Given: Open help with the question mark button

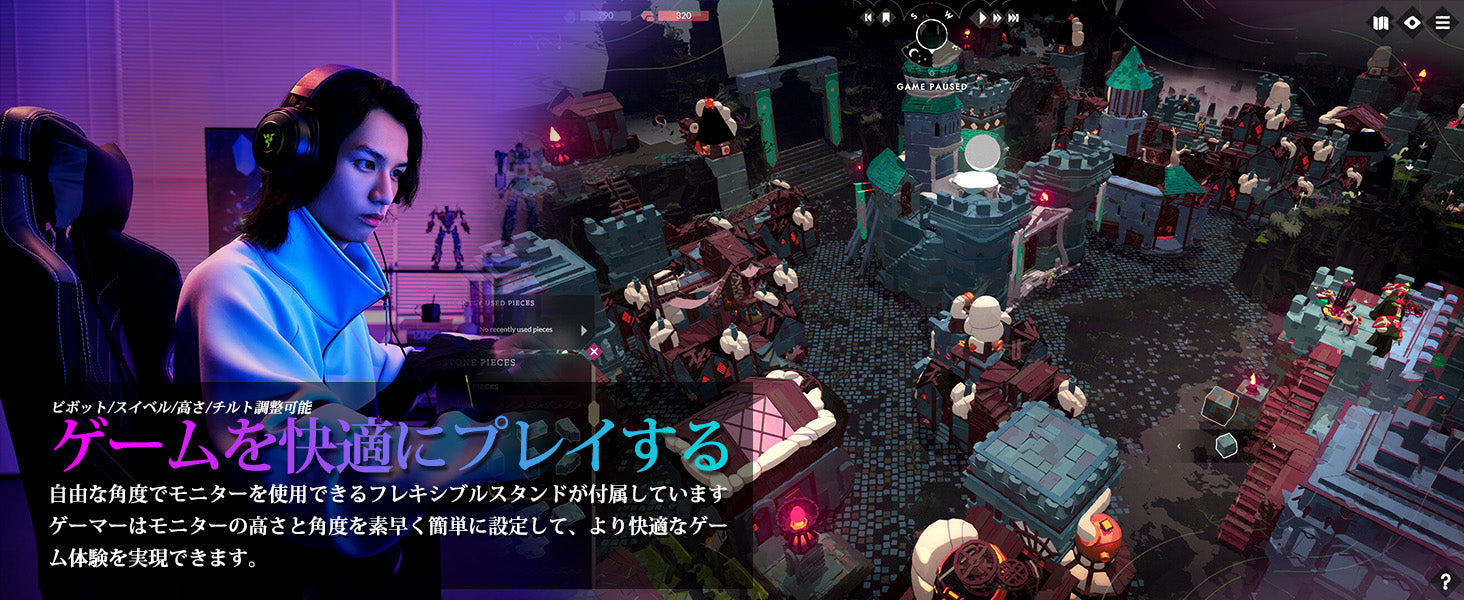Looking at the screenshot, I should coord(1446,582).
